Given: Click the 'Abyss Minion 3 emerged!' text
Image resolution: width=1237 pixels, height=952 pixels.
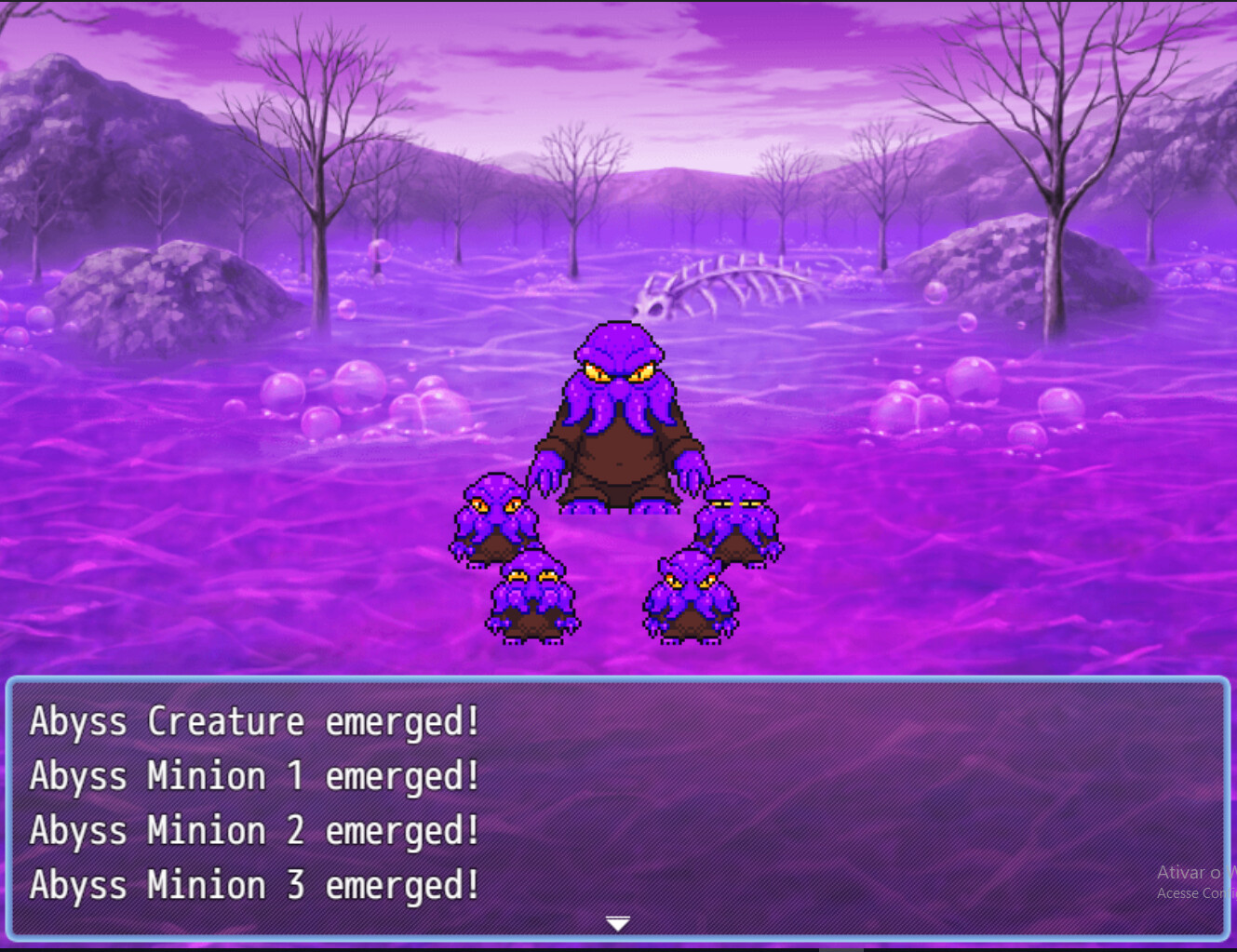Looking at the screenshot, I should tap(253, 885).
